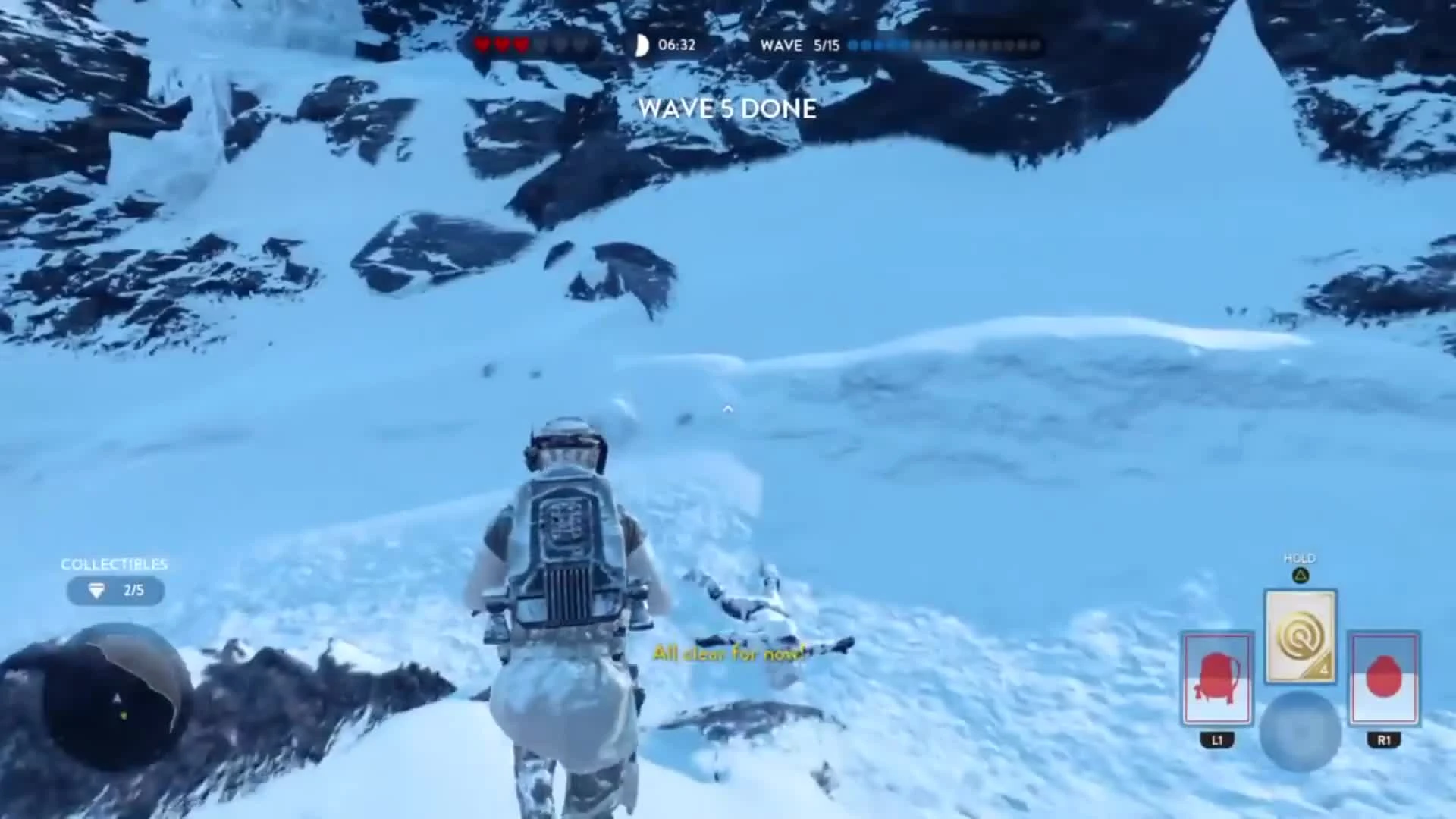
Task: Click the yellow All clear for now message
Action: pyautogui.click(x=728, y=653)
